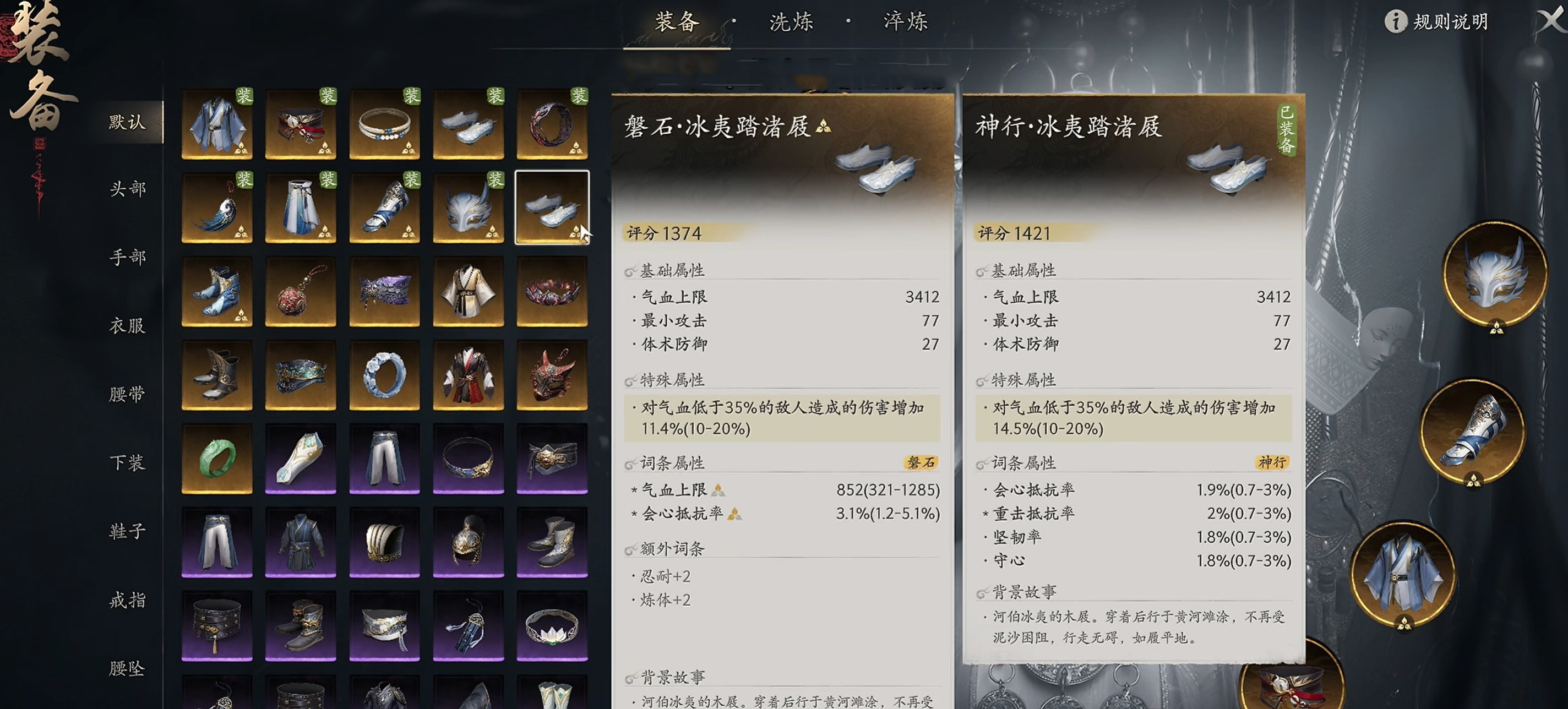This screenshot has height=709, width=1568.
Task: Click the blue robe item in the top-left slot
Action: [217, 125]
